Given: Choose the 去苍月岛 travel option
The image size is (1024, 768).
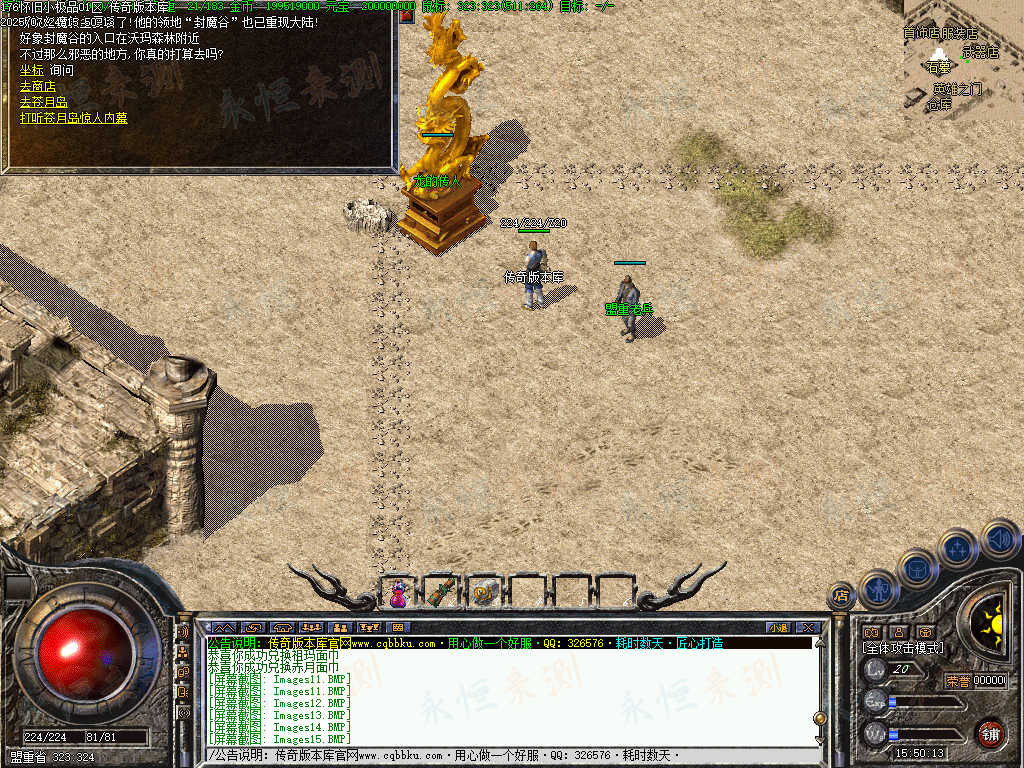Looking at the screenshot, I should [x=43, y=102].
